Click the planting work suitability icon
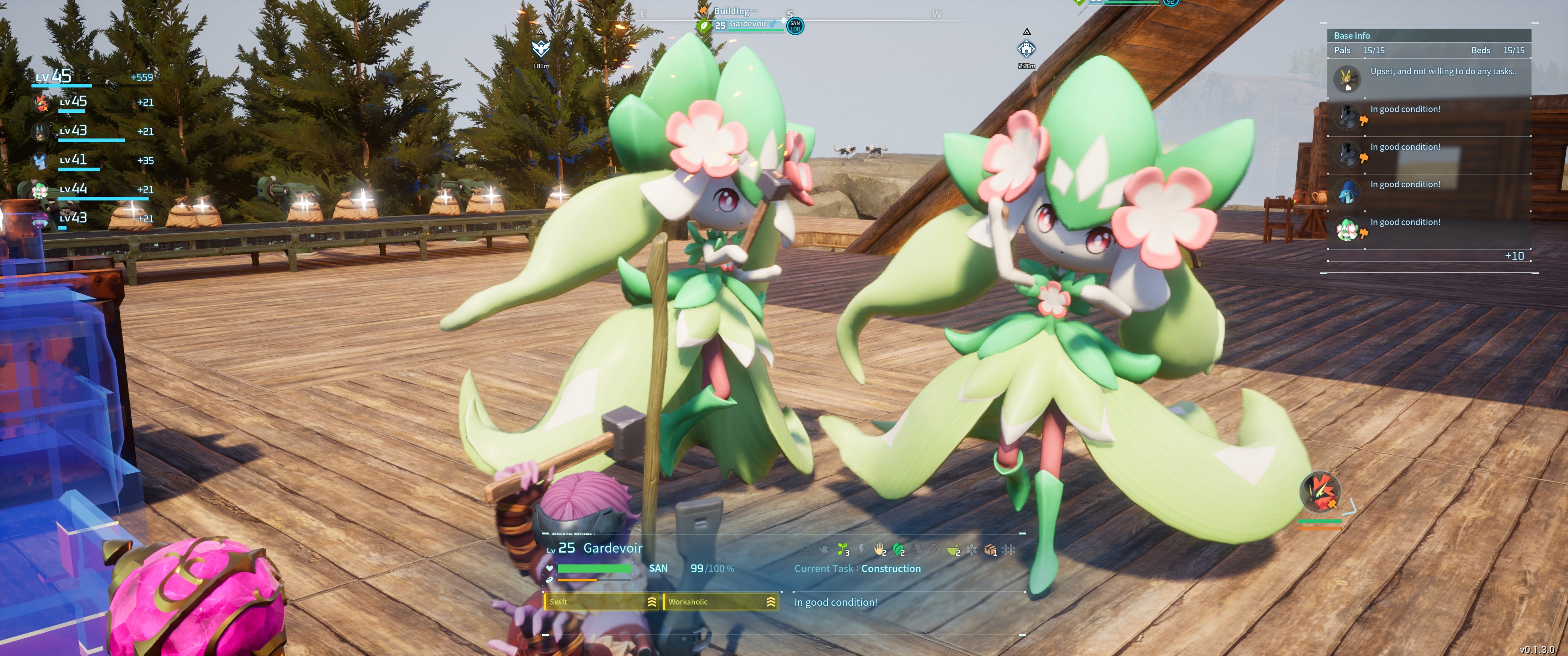Screen dimensions: 1568x656 click(x=842, y=550)
